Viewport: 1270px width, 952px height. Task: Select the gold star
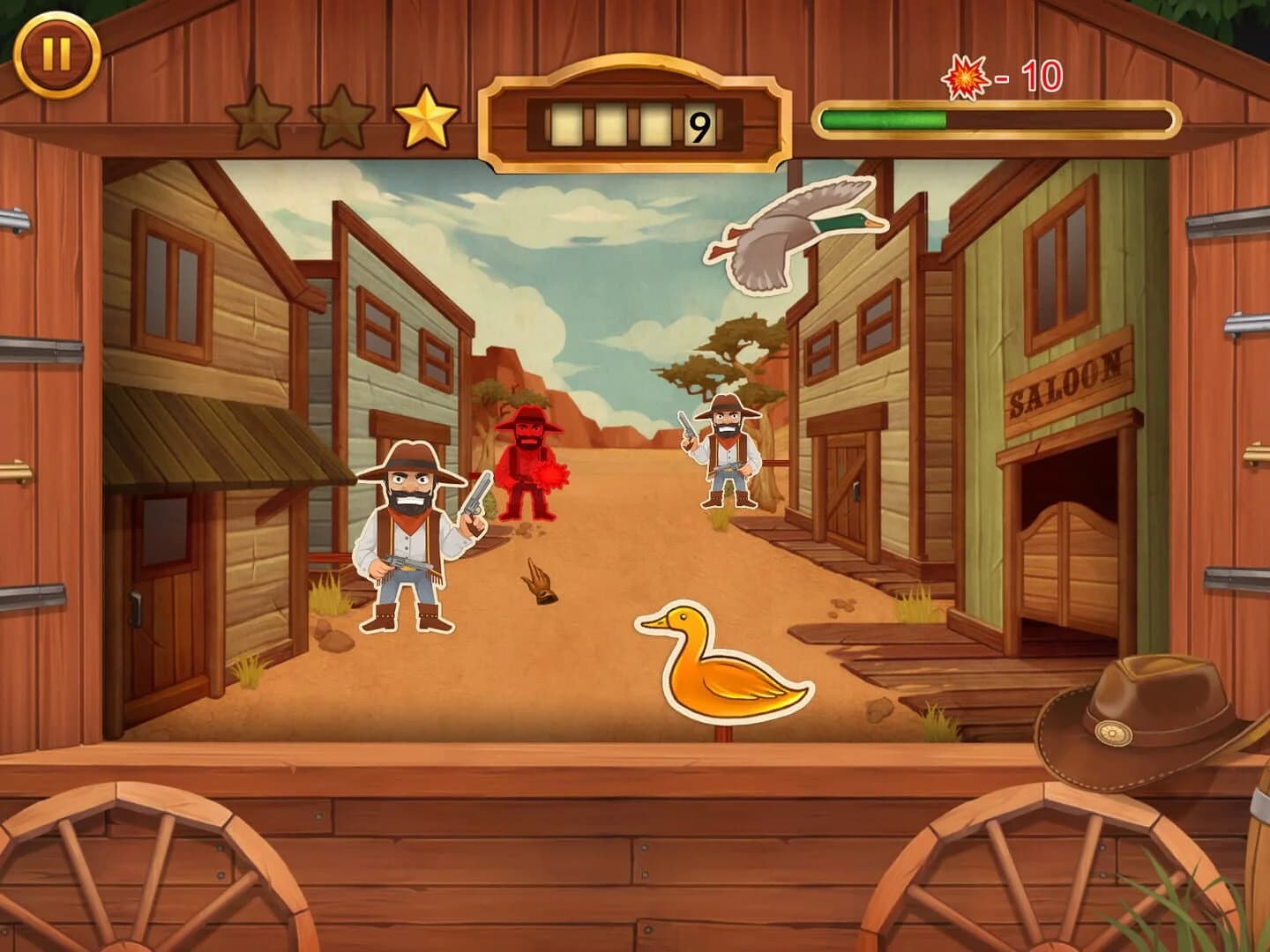coord(425,116)
